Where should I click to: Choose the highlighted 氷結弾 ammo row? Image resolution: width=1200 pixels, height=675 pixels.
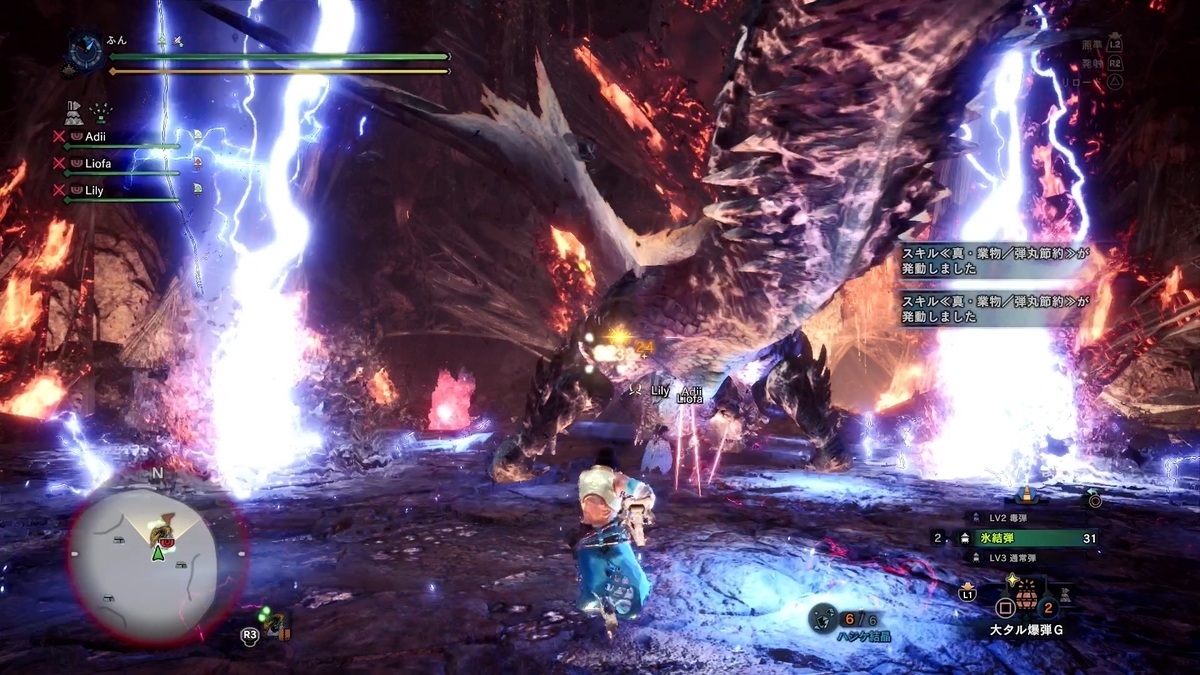click(x=1021, y=538)
